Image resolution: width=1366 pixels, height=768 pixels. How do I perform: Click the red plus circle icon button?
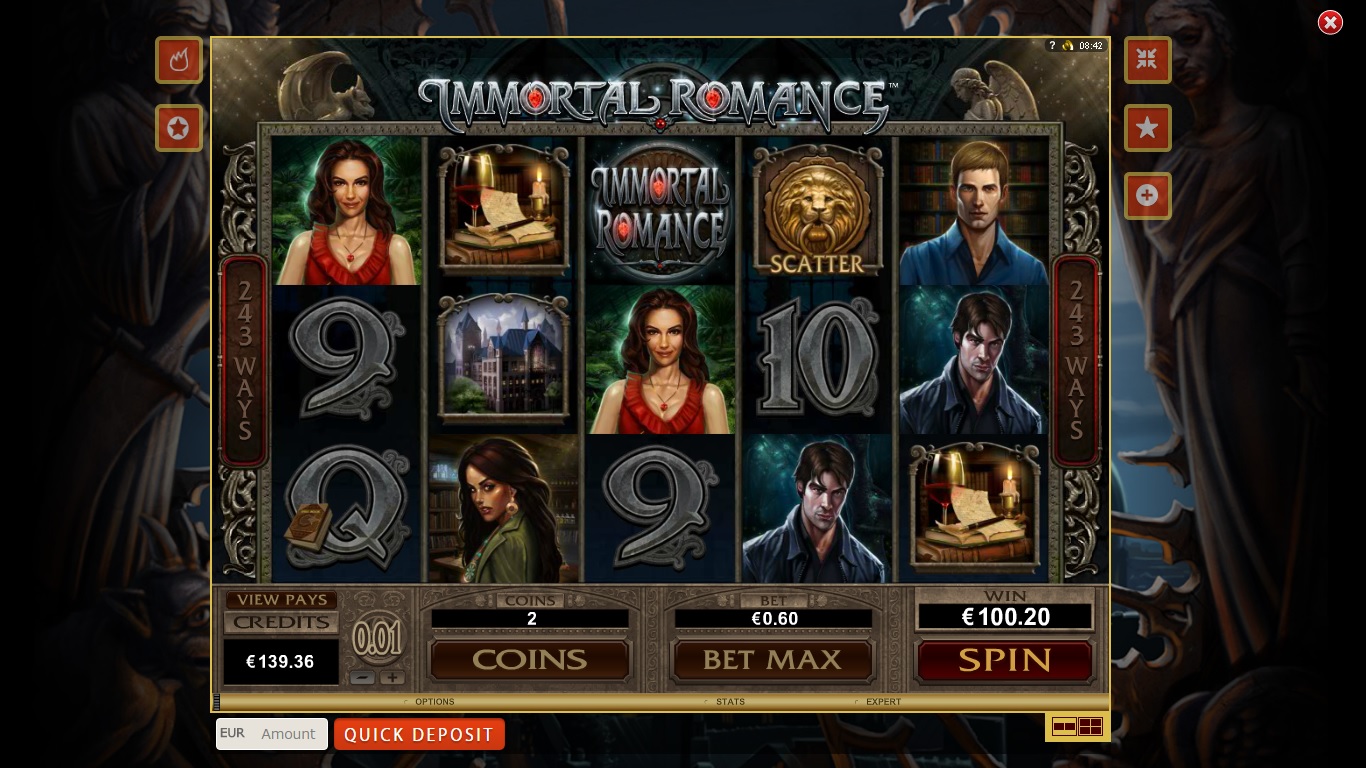(1147, 196)
